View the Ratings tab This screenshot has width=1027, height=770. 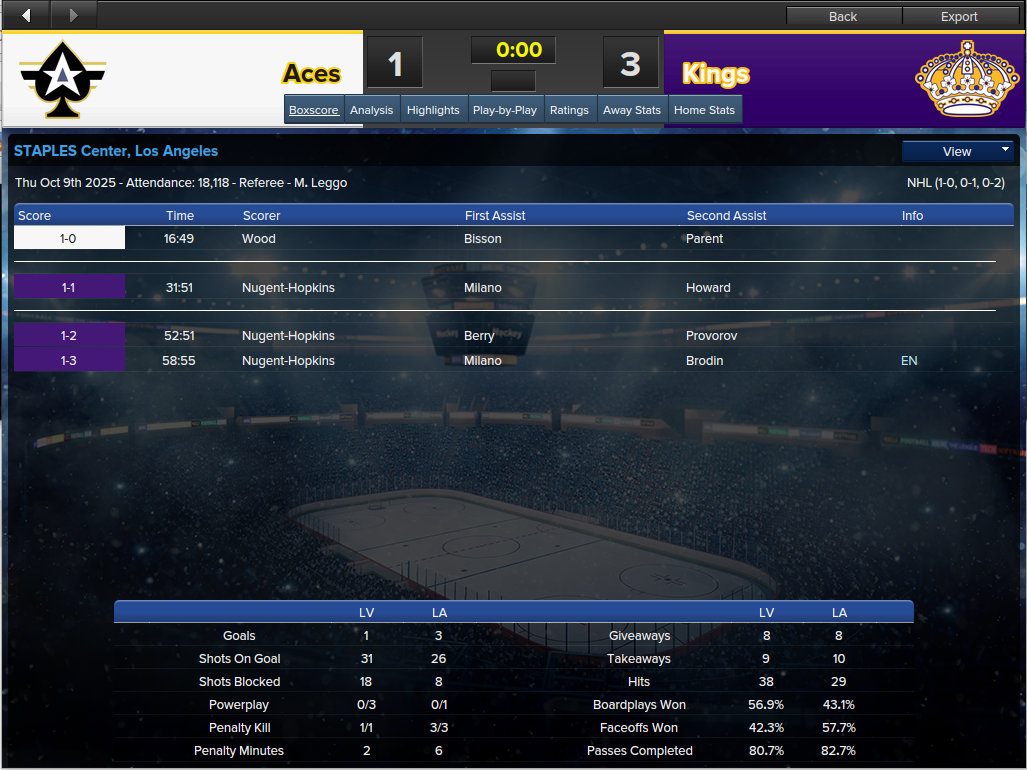tap(569, 110)
